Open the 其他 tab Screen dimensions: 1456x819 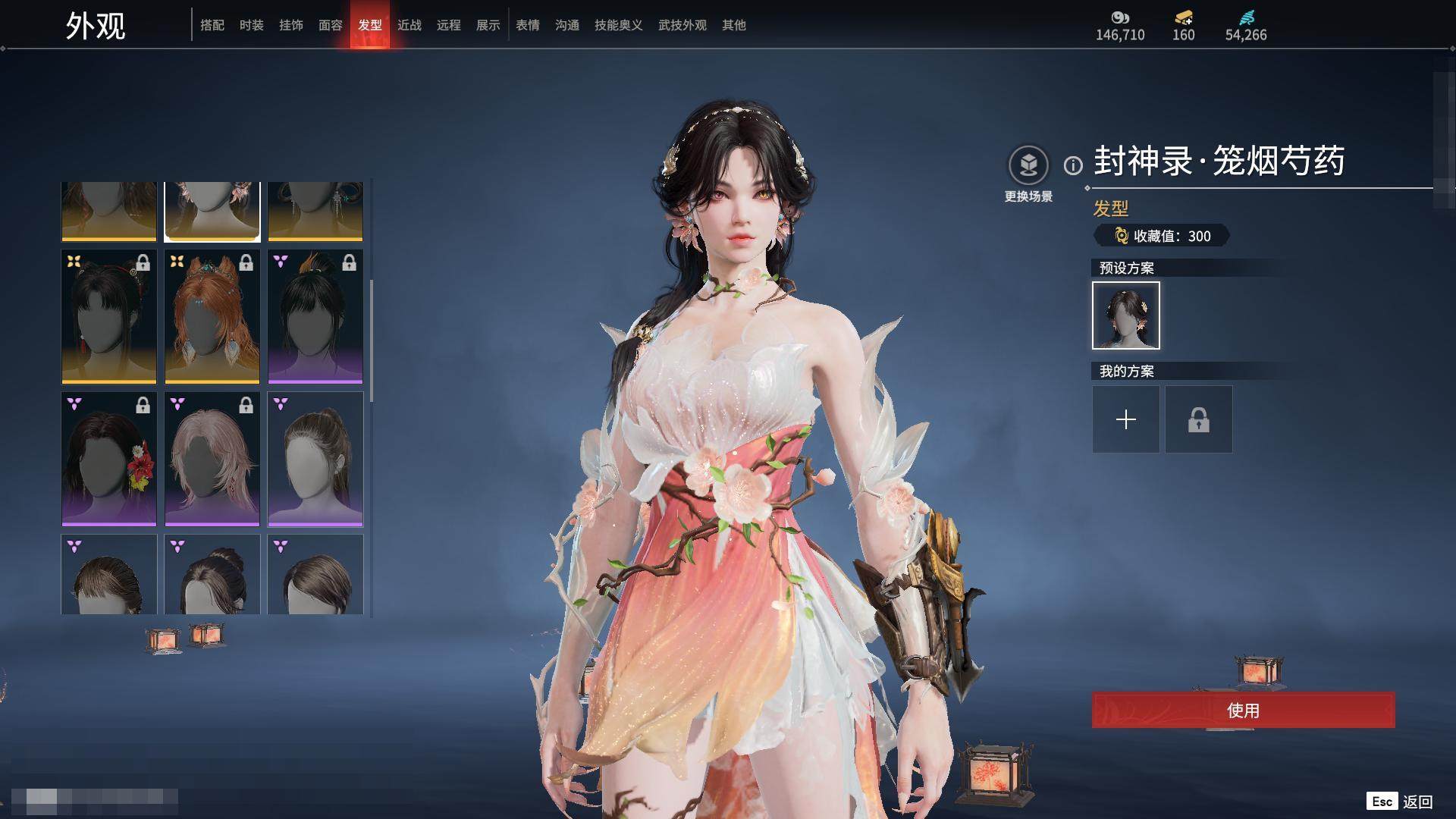coord(733,25)
